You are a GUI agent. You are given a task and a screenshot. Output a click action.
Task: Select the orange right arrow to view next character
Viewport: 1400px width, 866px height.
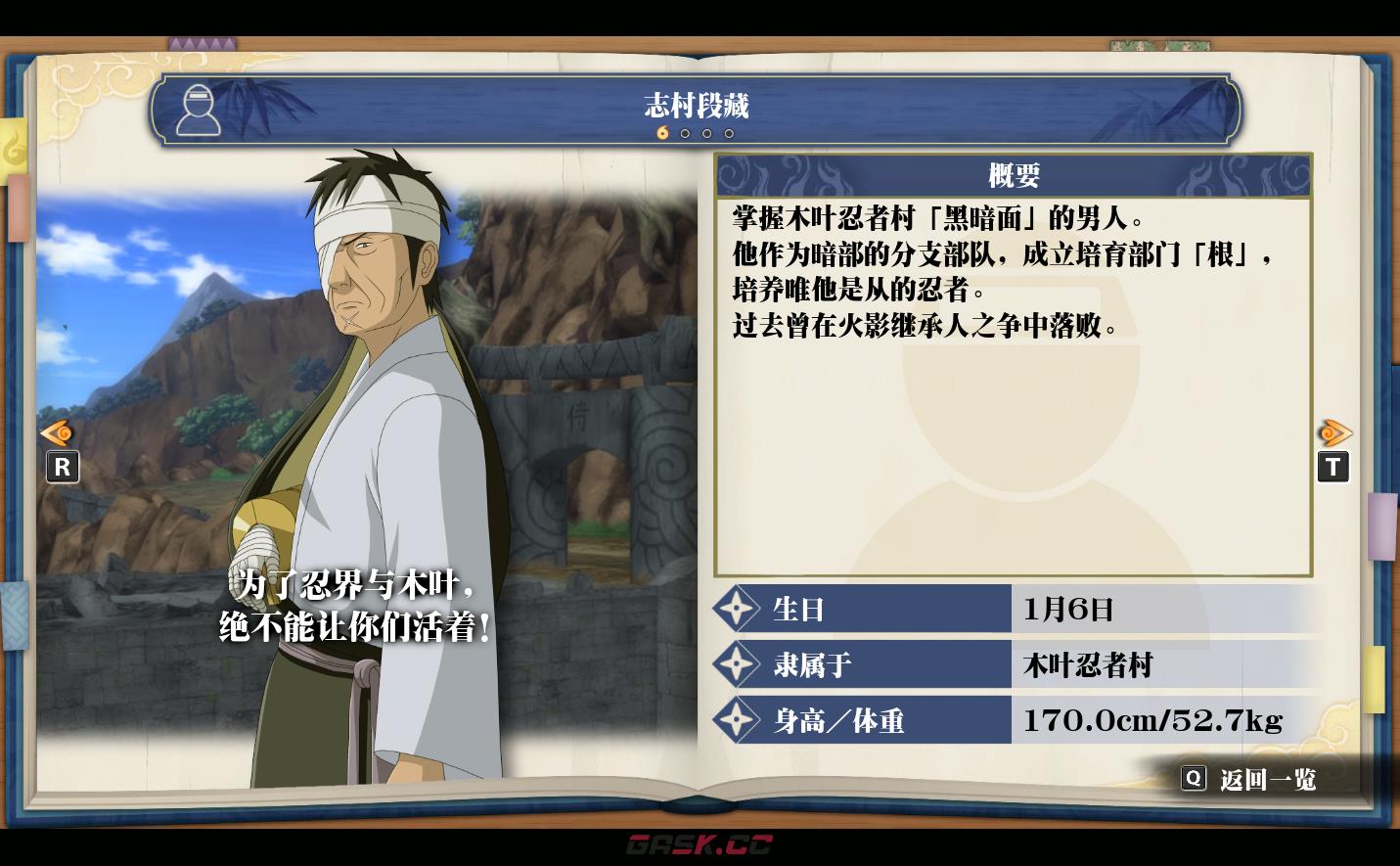[1336, 433]
